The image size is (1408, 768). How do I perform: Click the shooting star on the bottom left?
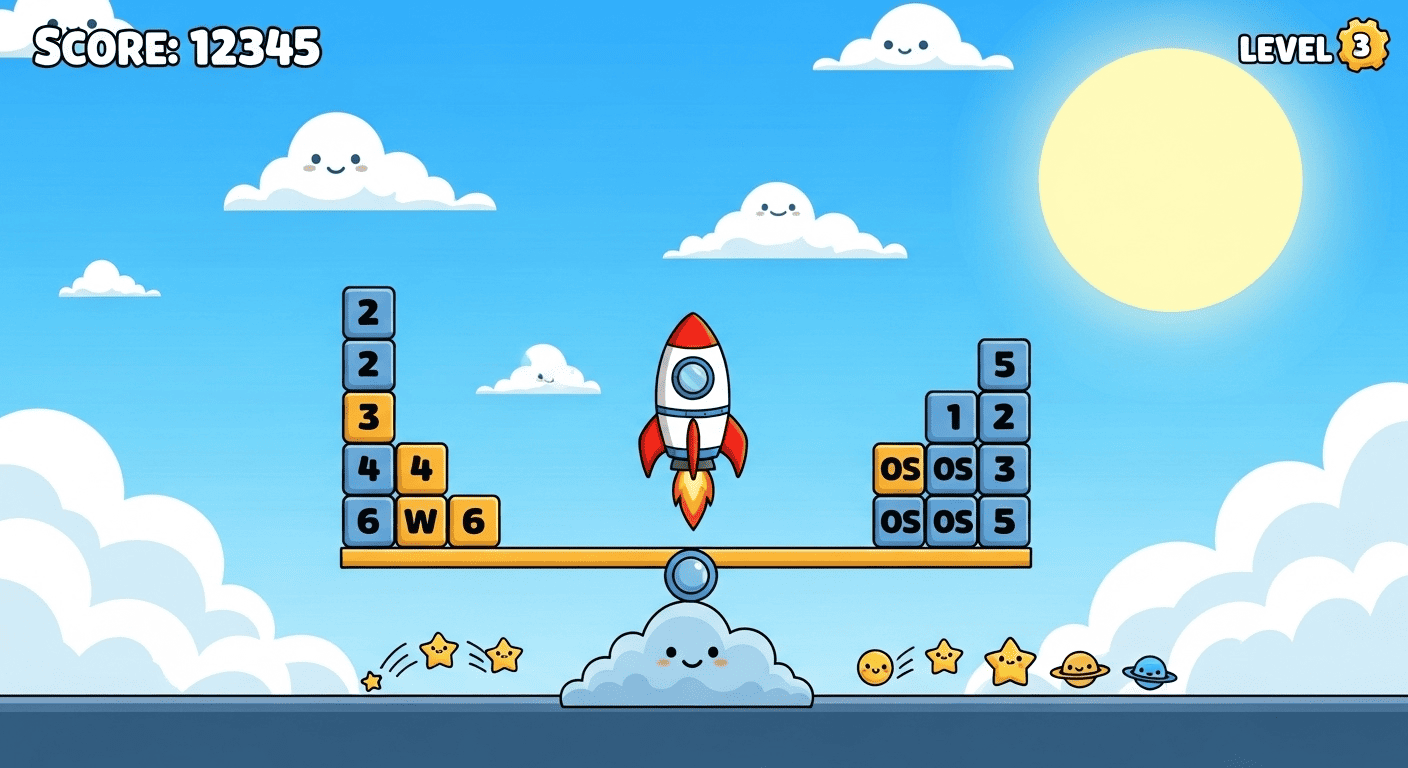[x=438, y=648]
